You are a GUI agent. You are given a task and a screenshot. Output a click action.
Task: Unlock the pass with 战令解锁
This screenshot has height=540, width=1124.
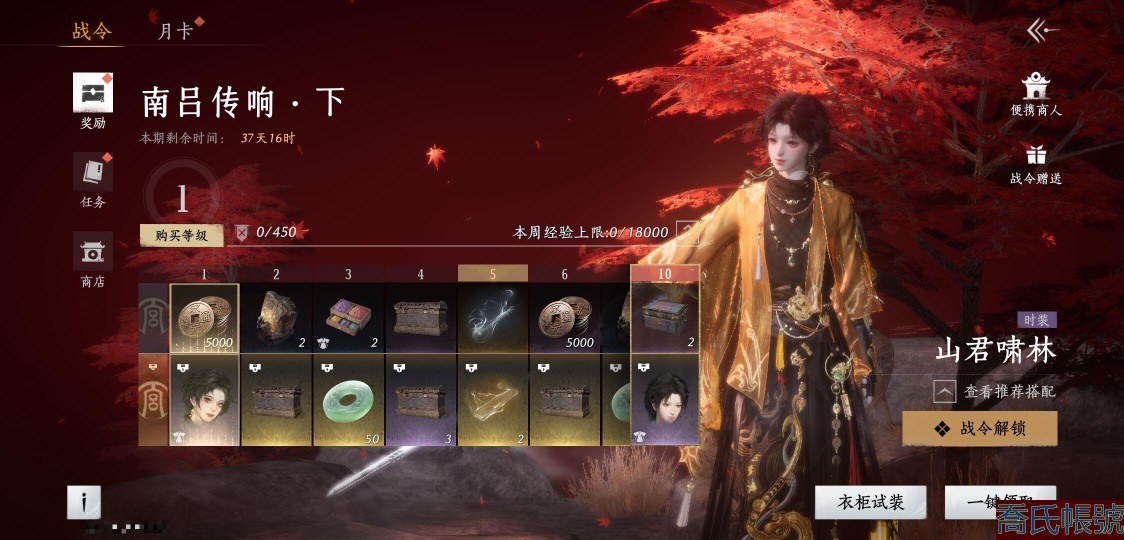point(979,428)
